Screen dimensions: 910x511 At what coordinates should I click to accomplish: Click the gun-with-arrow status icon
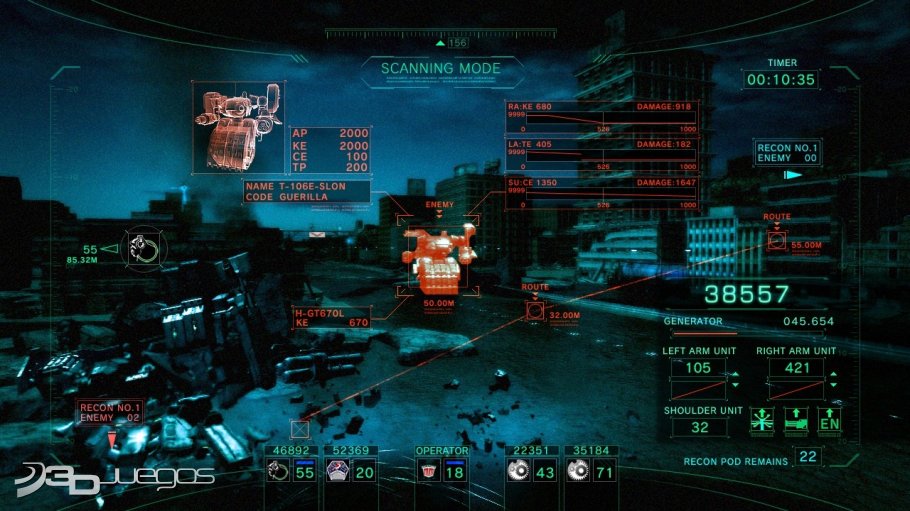pyautogui.click(x=796, y=420)
